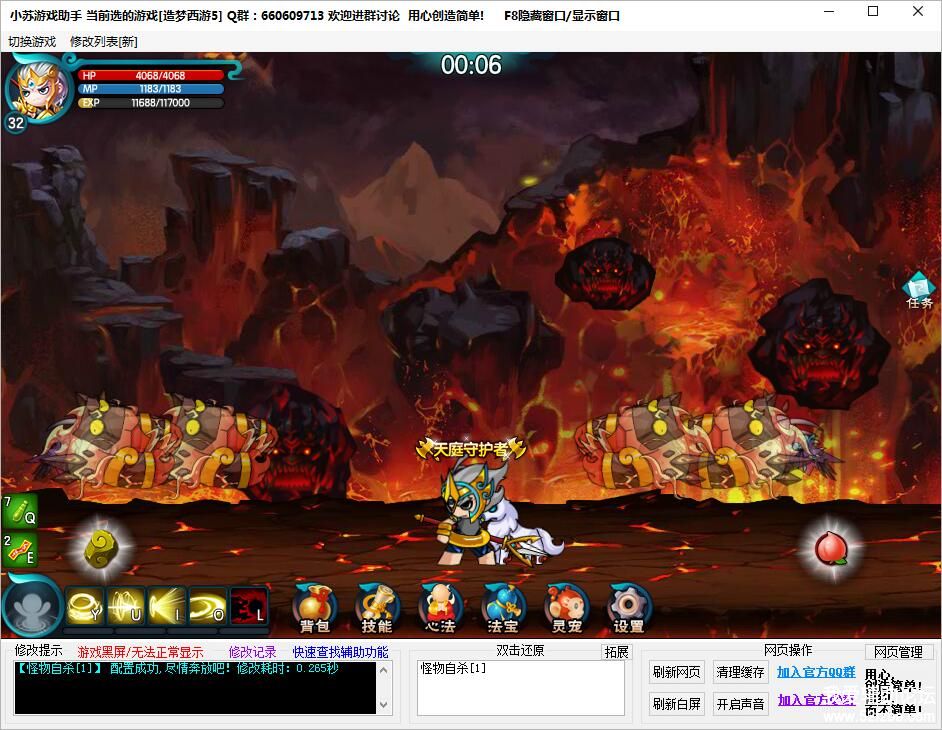Close the game assistant window
Viewport: 942px width, 730px height.
tap(918, 12)
